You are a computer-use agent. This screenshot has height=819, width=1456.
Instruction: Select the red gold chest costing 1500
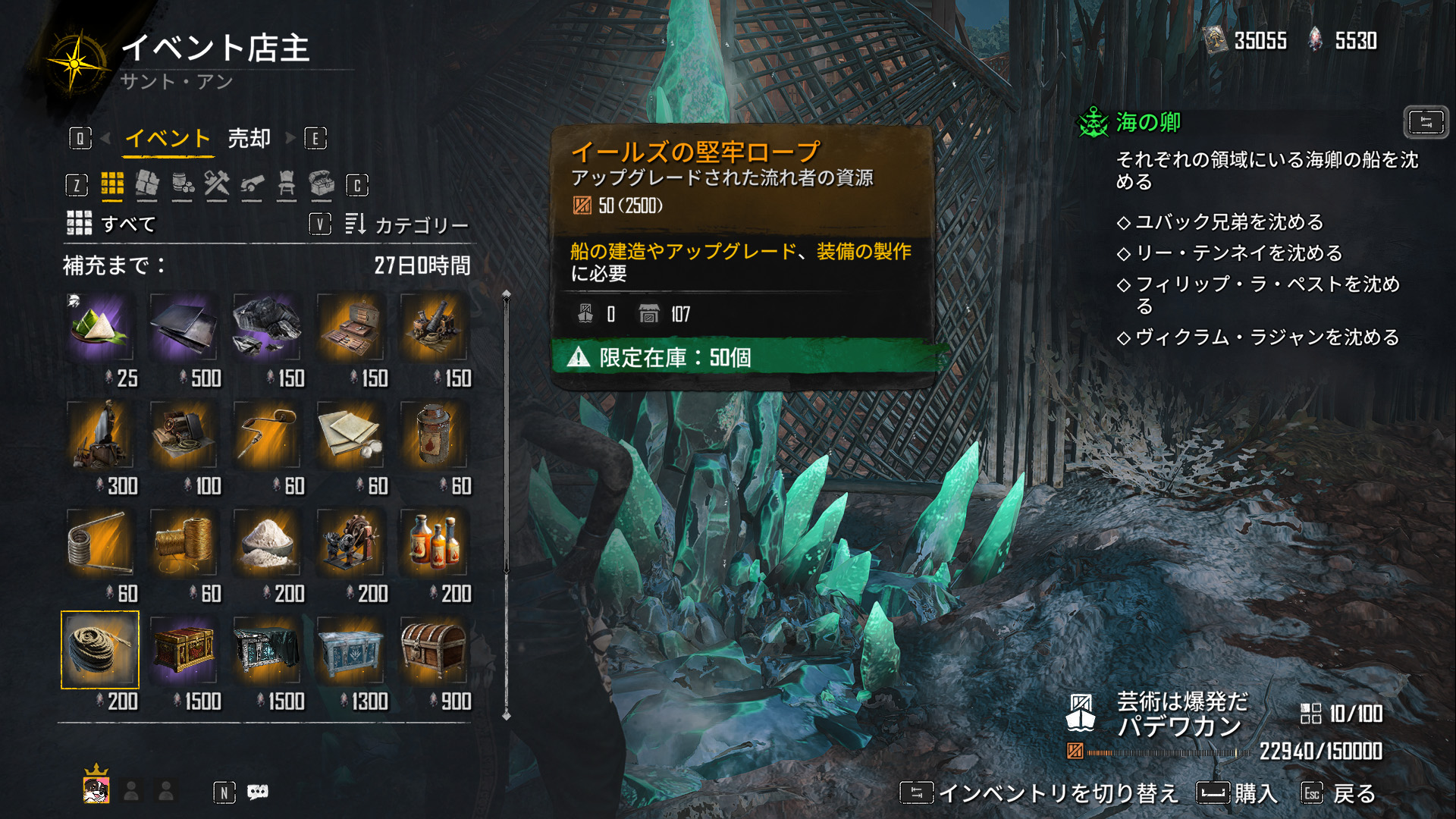[x=184, y=650]
